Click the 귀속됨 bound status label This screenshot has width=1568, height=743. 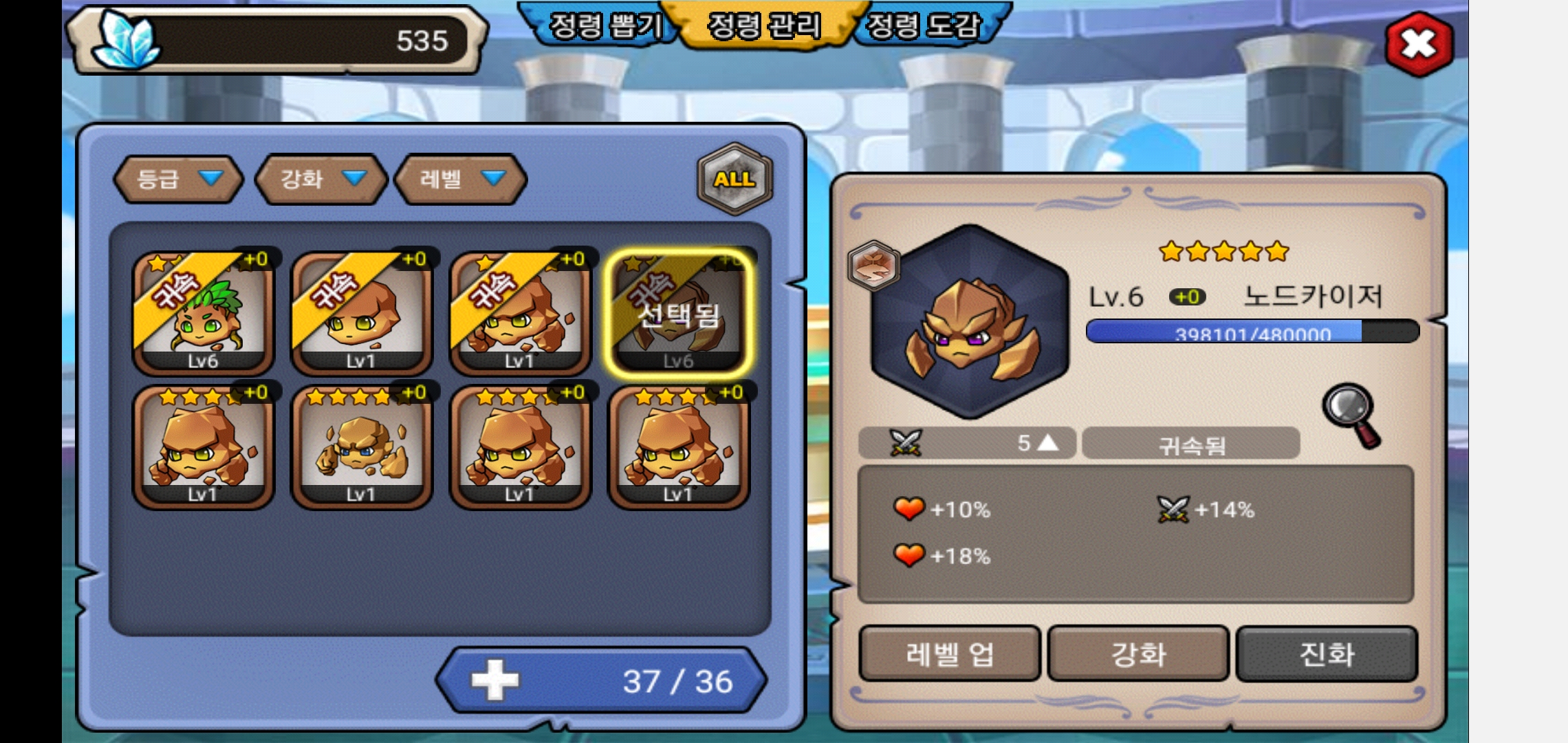coord(1191,444)
